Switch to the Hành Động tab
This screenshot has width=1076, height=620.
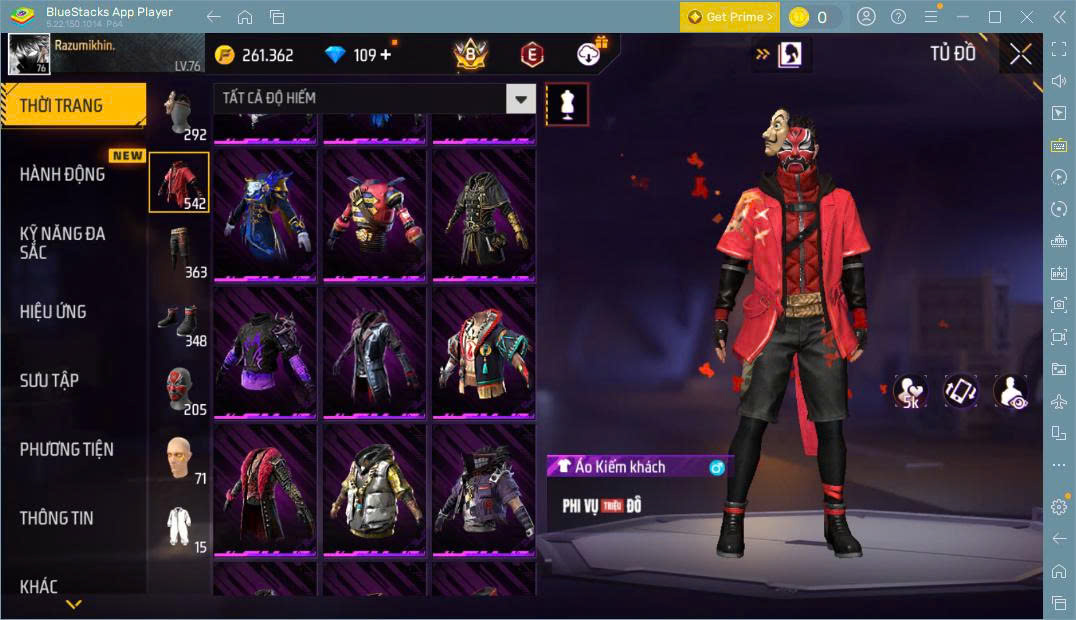[x=63, y=174]
